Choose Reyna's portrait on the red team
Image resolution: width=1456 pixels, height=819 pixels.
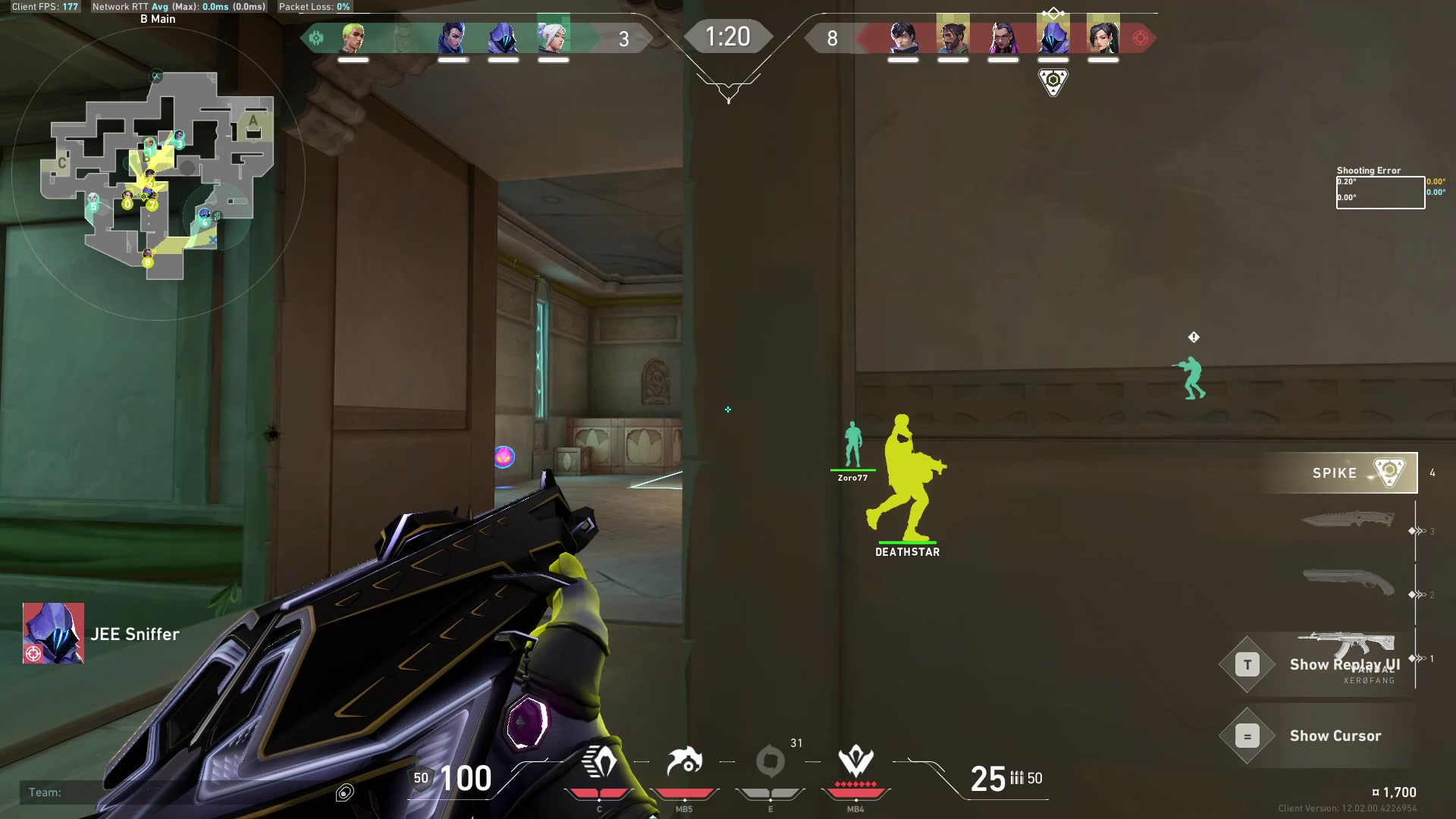coord(1003,37)
